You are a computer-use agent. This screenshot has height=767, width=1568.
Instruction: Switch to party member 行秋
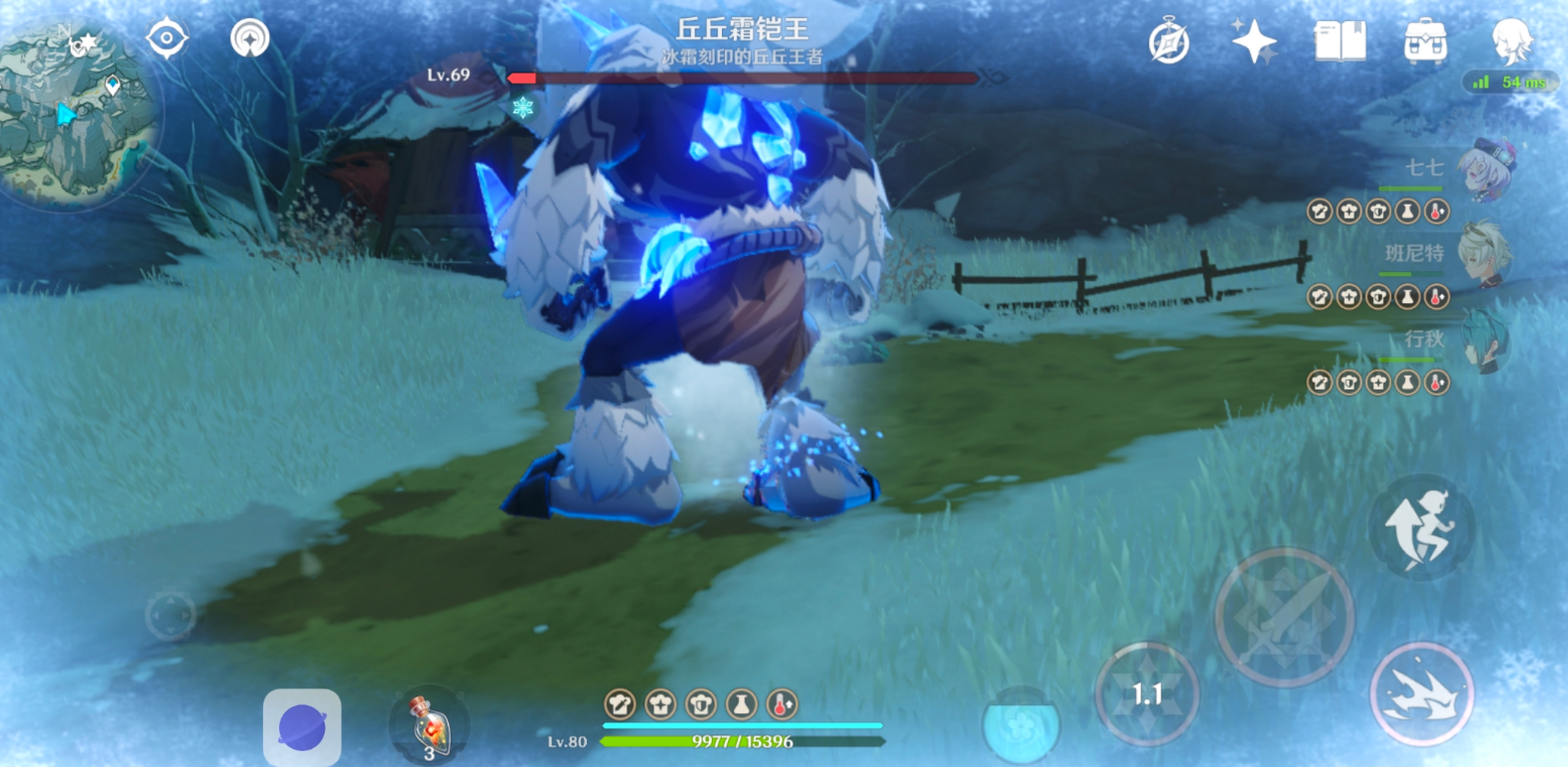coord(1484,340)
